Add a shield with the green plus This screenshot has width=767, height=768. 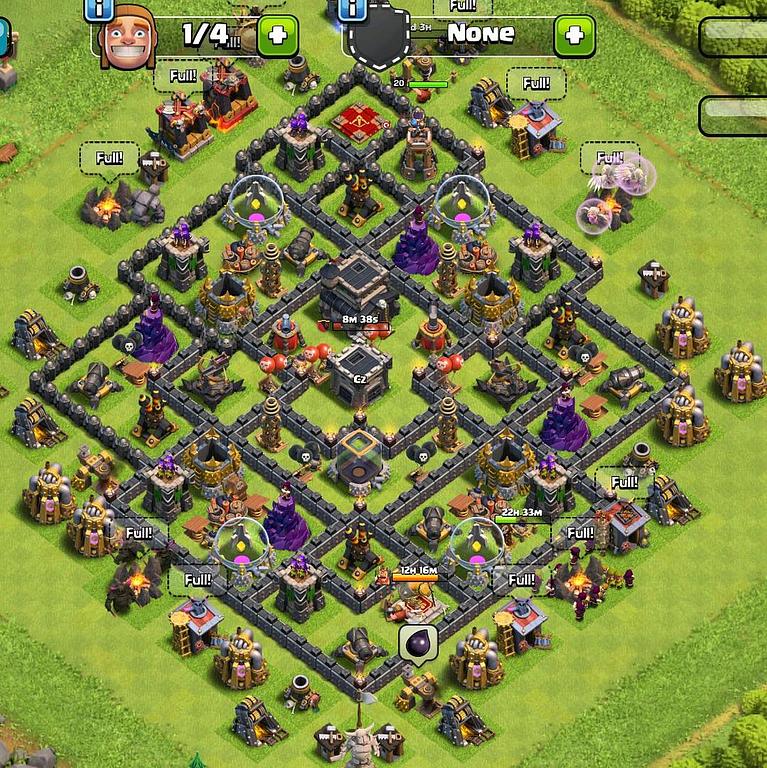tap(573, 36)
